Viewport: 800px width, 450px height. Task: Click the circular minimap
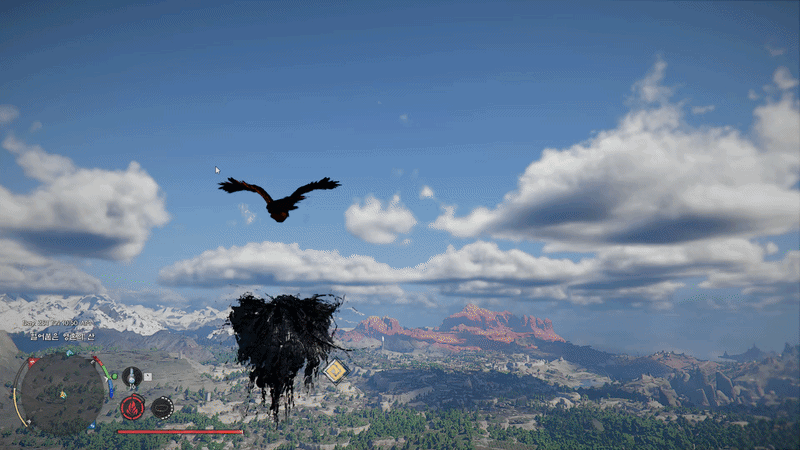point(60,390)
